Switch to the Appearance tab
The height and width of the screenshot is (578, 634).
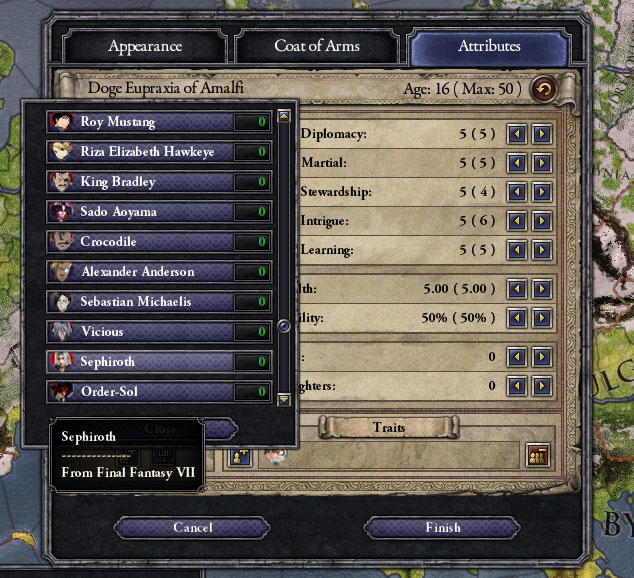145,46
